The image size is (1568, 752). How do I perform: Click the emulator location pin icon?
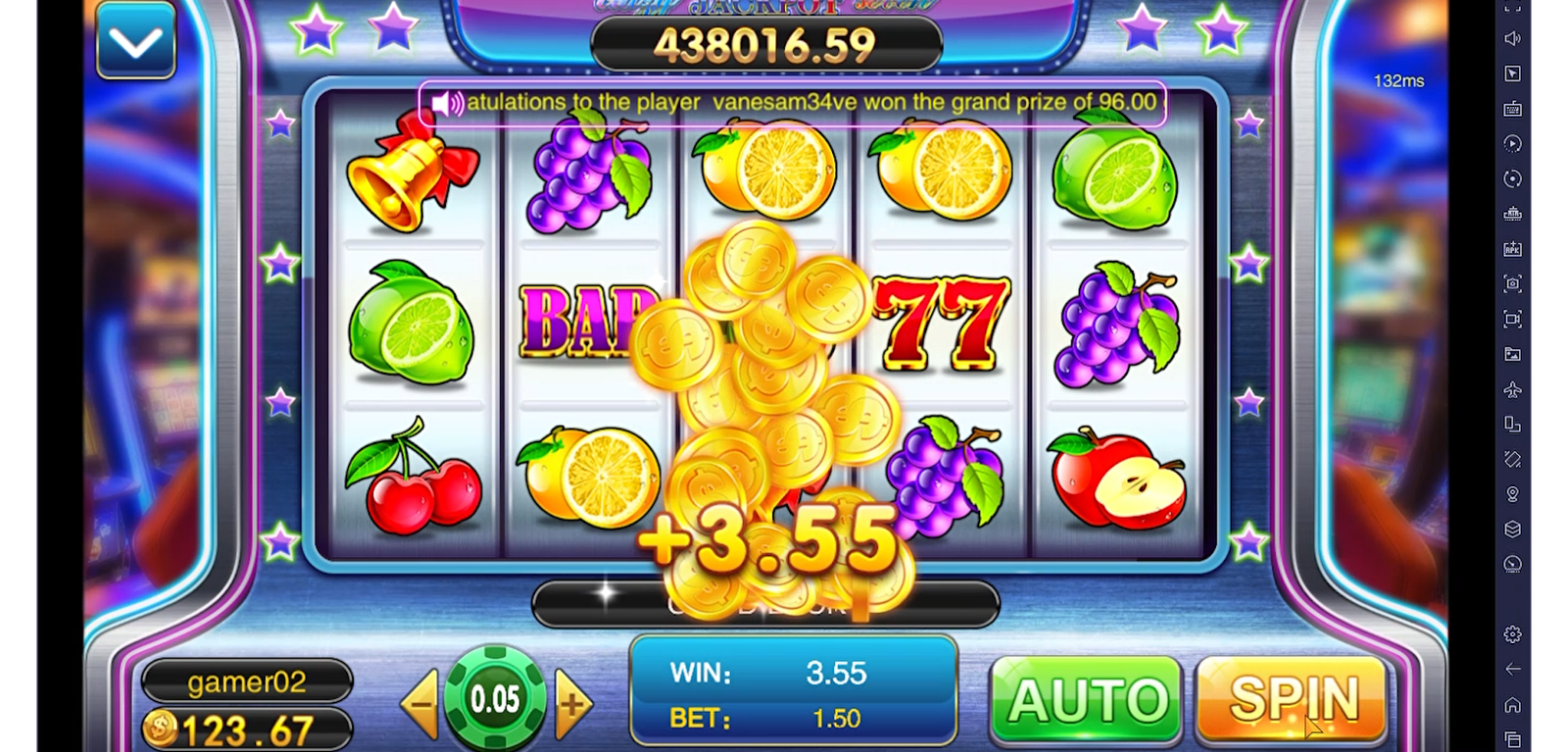click(x=1513, y=494)
